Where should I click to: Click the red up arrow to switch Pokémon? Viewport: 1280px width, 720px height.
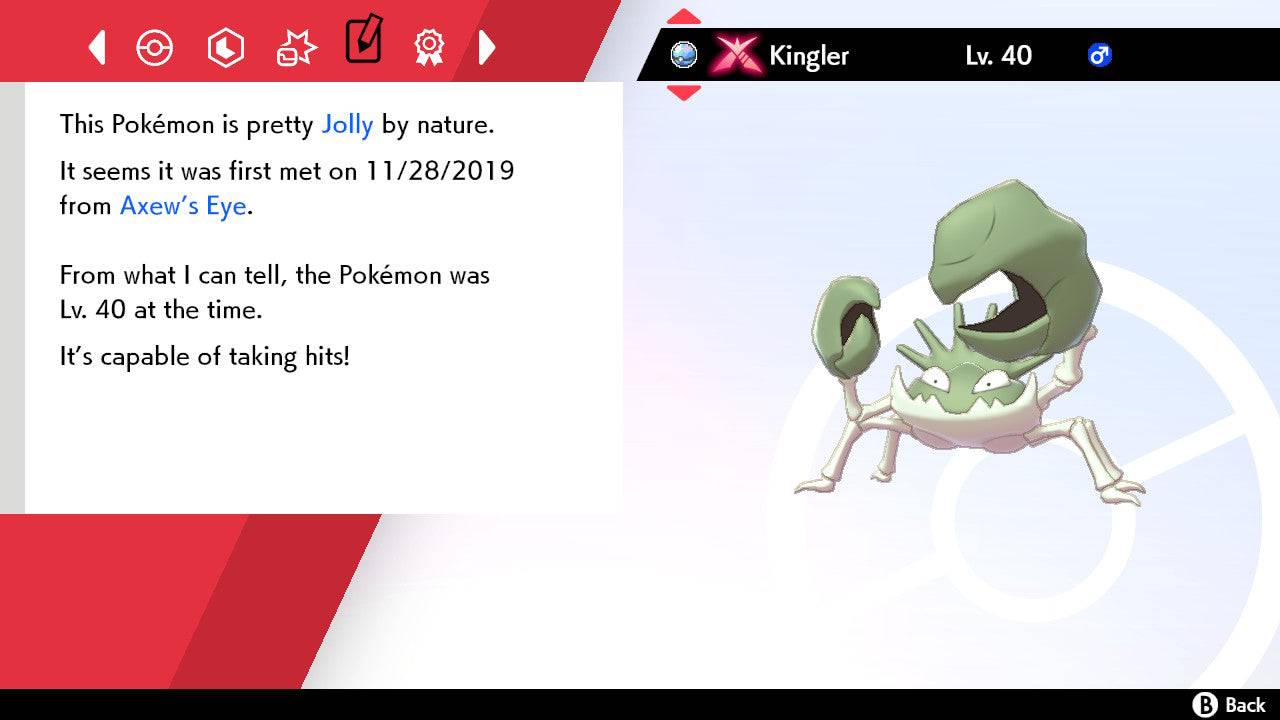coord(684,14)
